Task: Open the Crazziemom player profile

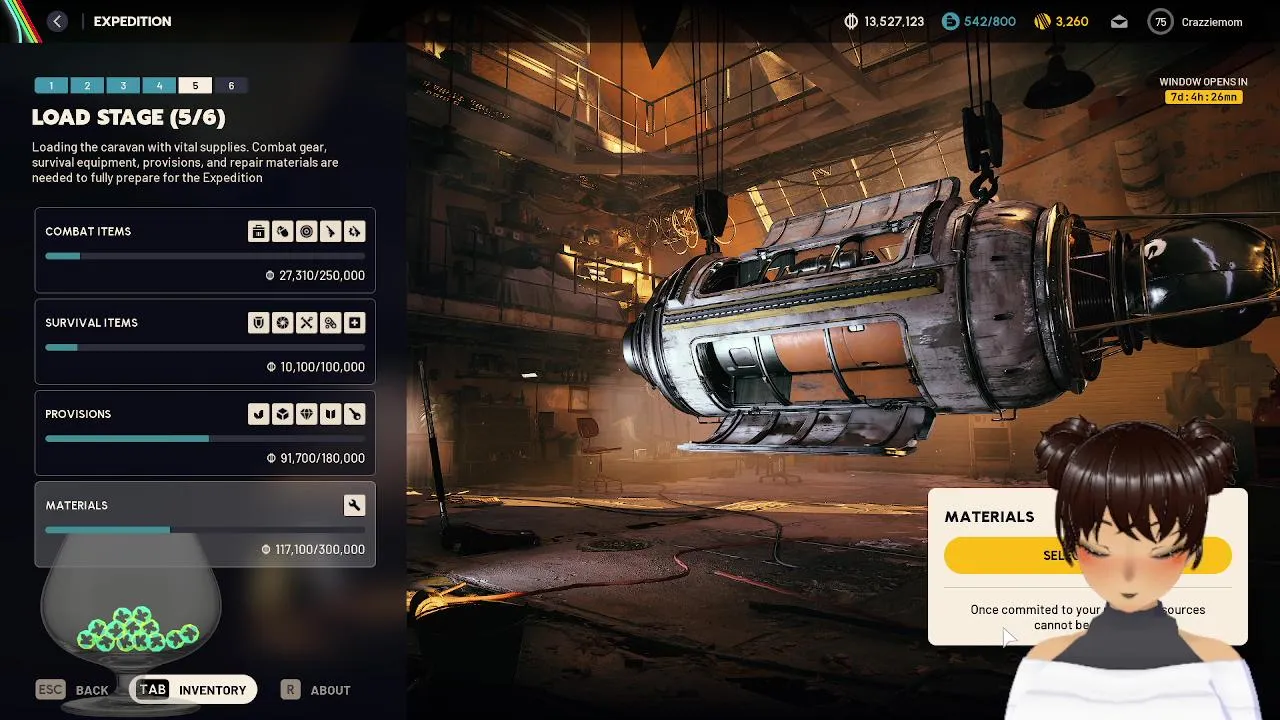Action: (x=1196, y=21)
